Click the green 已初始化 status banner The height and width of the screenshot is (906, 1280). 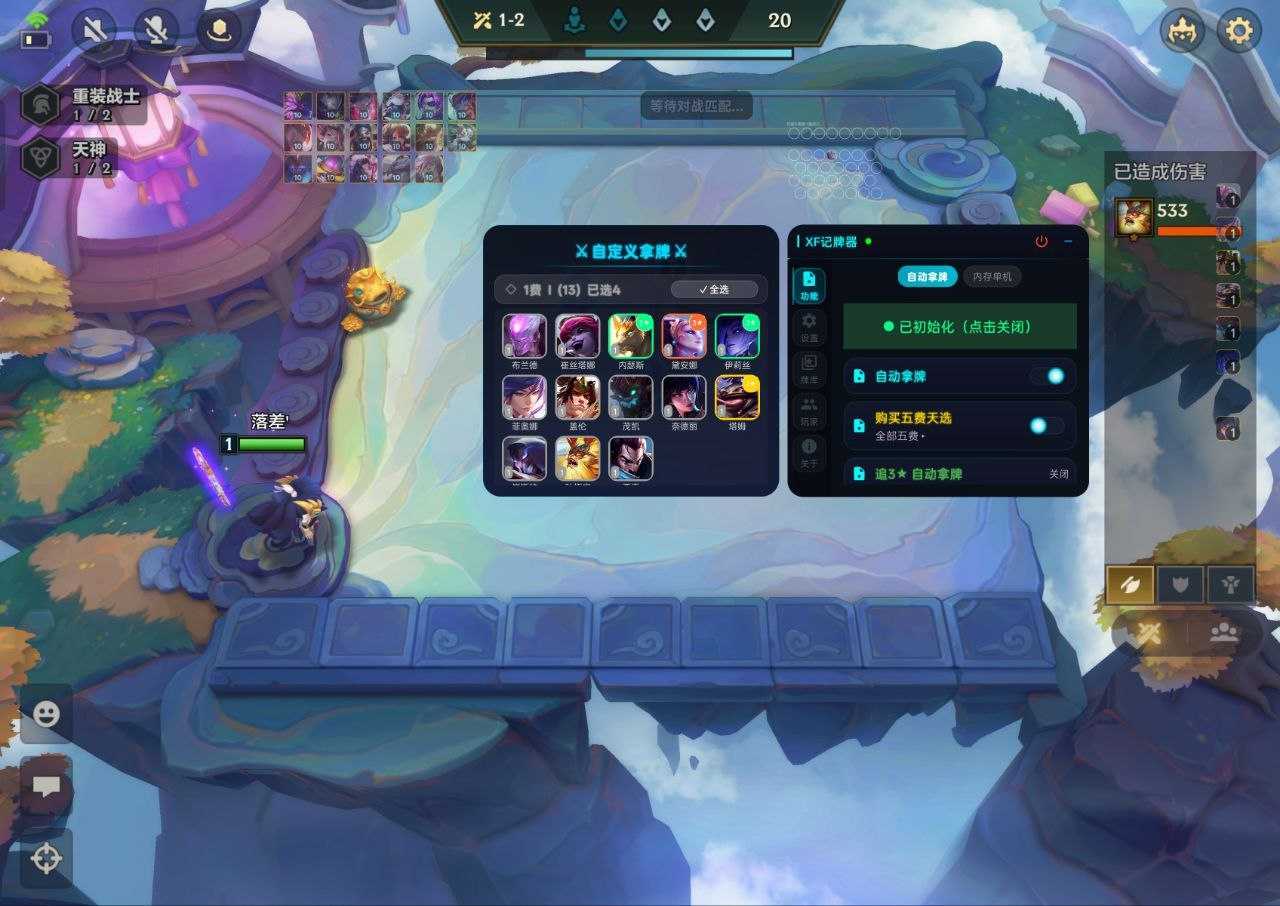[x=959, y=327]
